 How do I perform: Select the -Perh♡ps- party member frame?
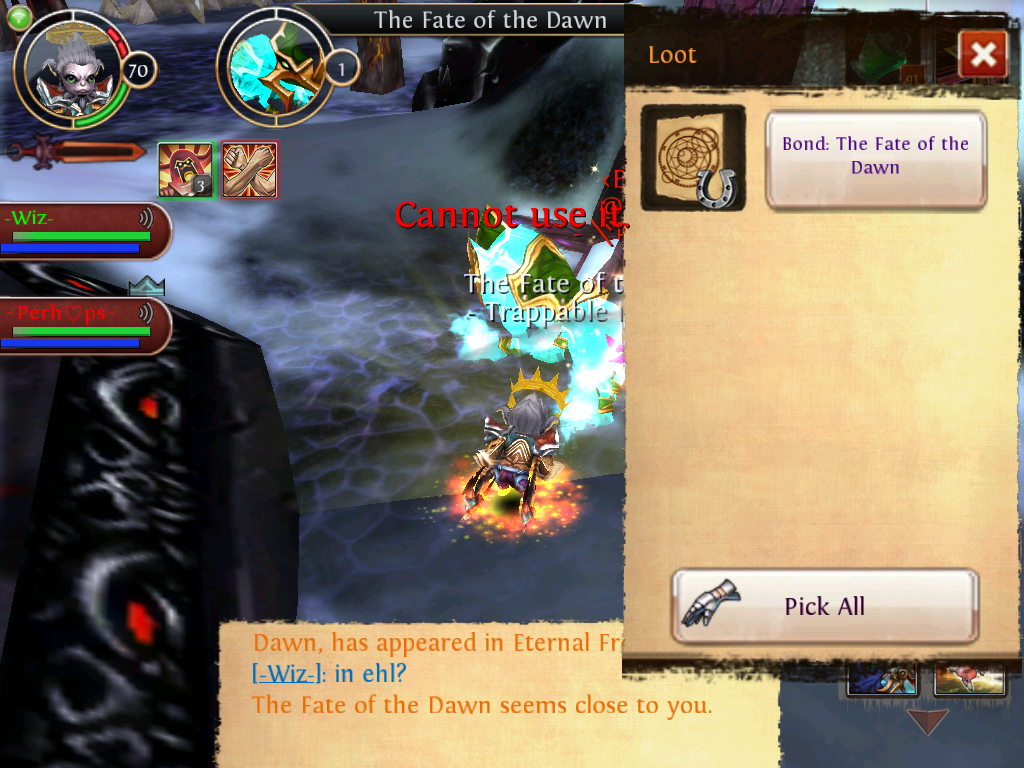click(x=82, y=326)
